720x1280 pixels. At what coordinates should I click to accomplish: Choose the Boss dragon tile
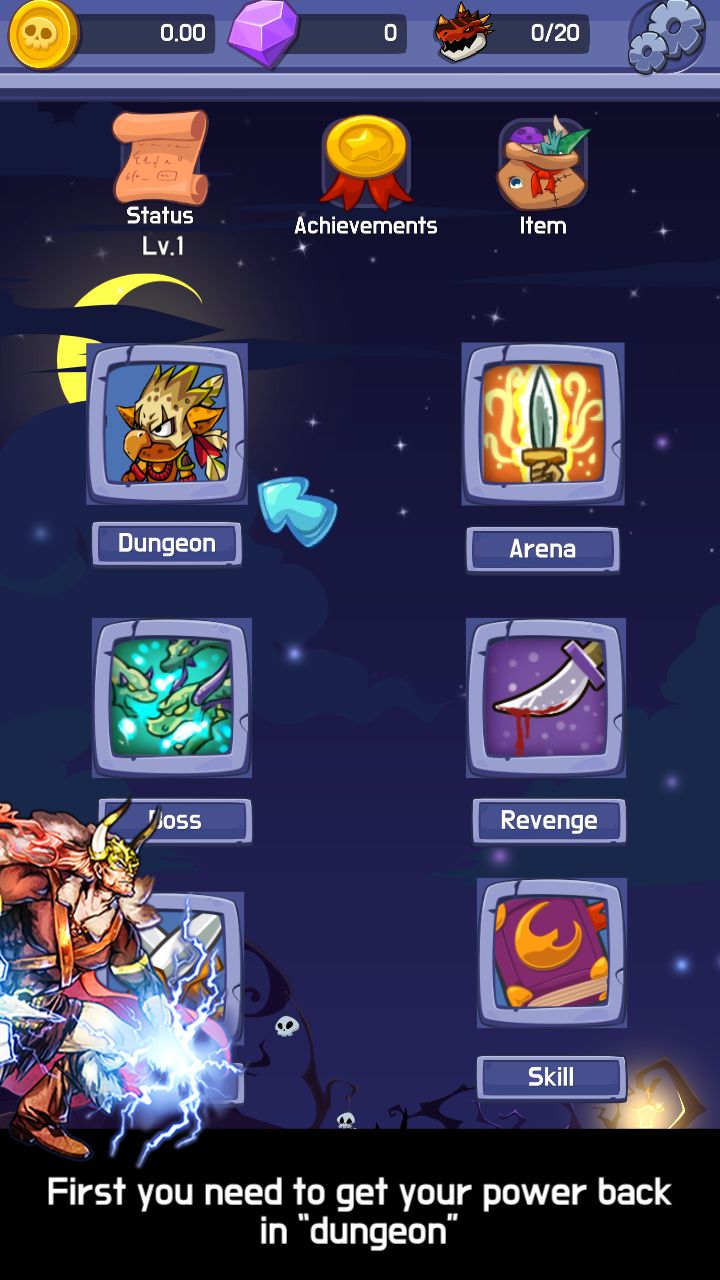click(x=172, y=697)
